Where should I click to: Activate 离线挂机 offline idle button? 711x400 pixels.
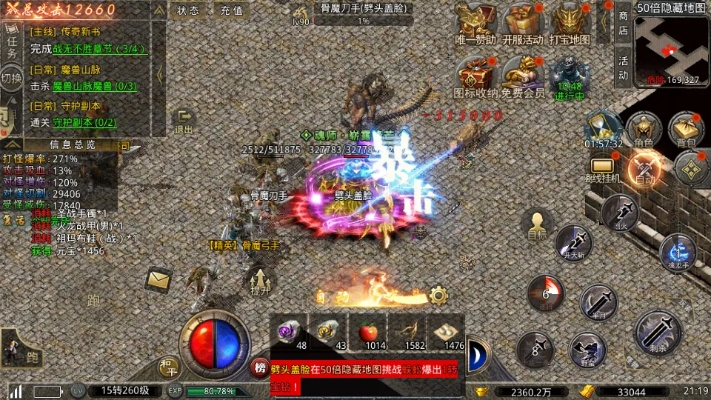click(x=601, y=169)
